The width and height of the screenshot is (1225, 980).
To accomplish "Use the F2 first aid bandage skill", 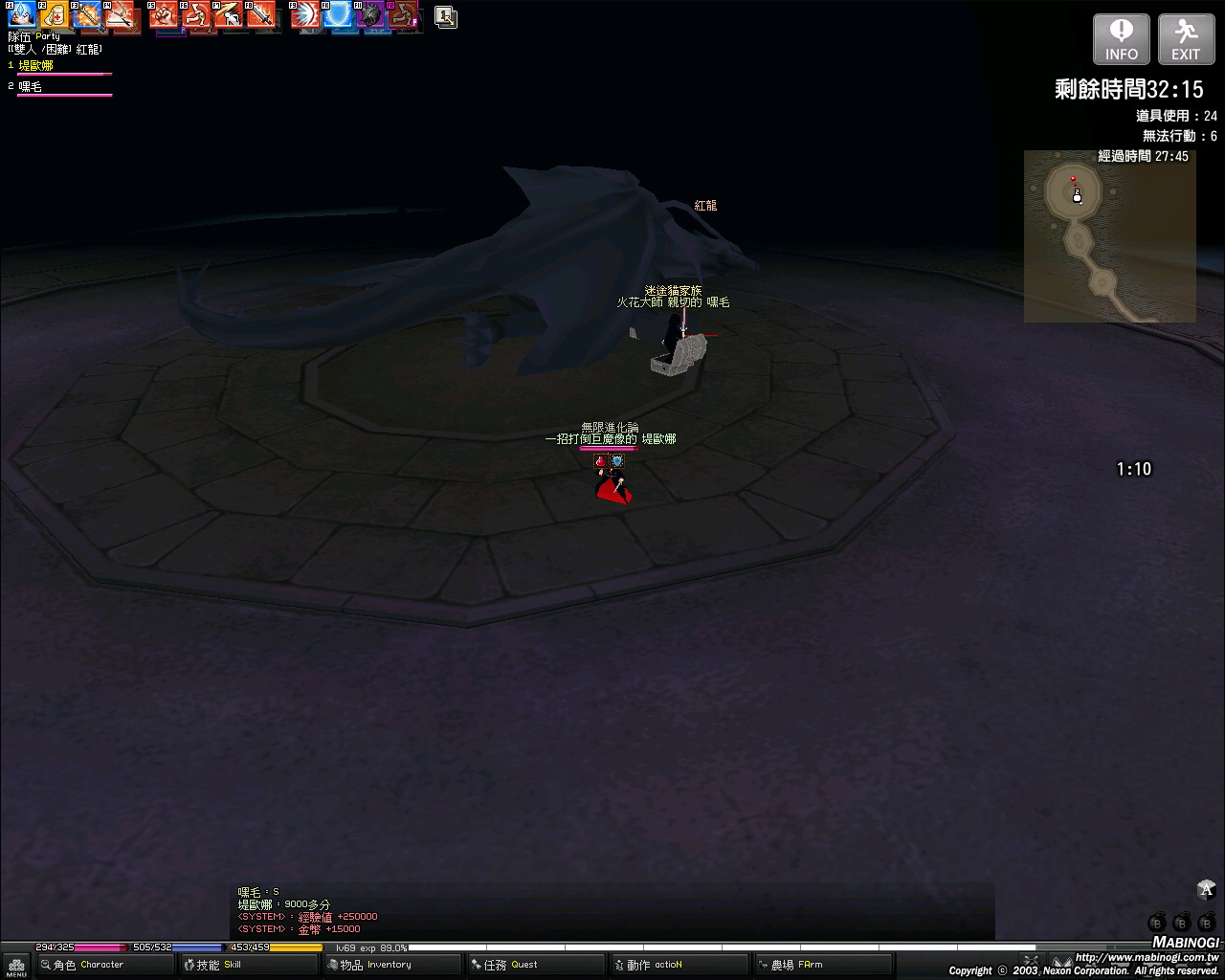I will point(54,15).
